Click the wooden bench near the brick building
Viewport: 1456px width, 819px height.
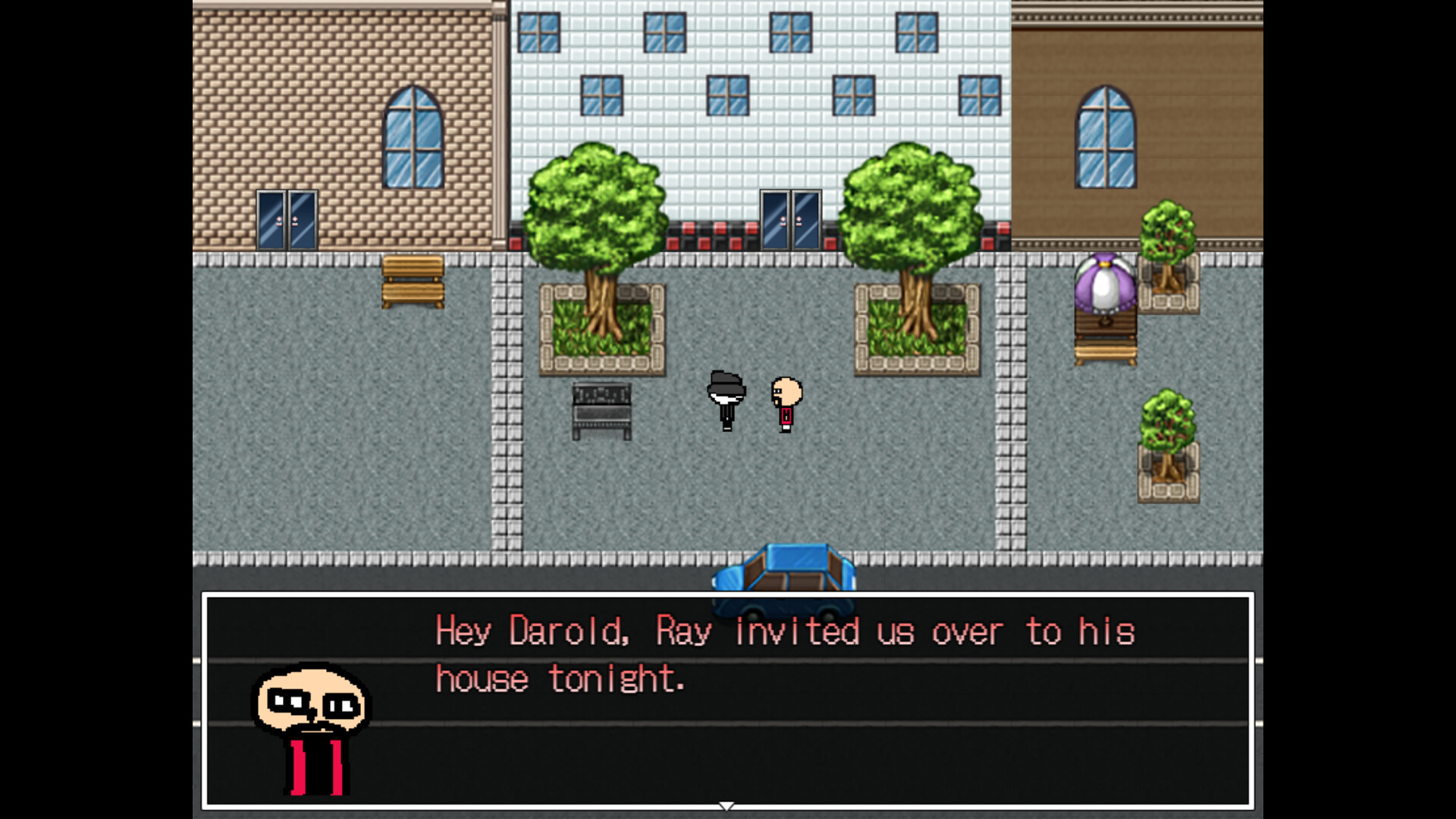click(412, 281)
